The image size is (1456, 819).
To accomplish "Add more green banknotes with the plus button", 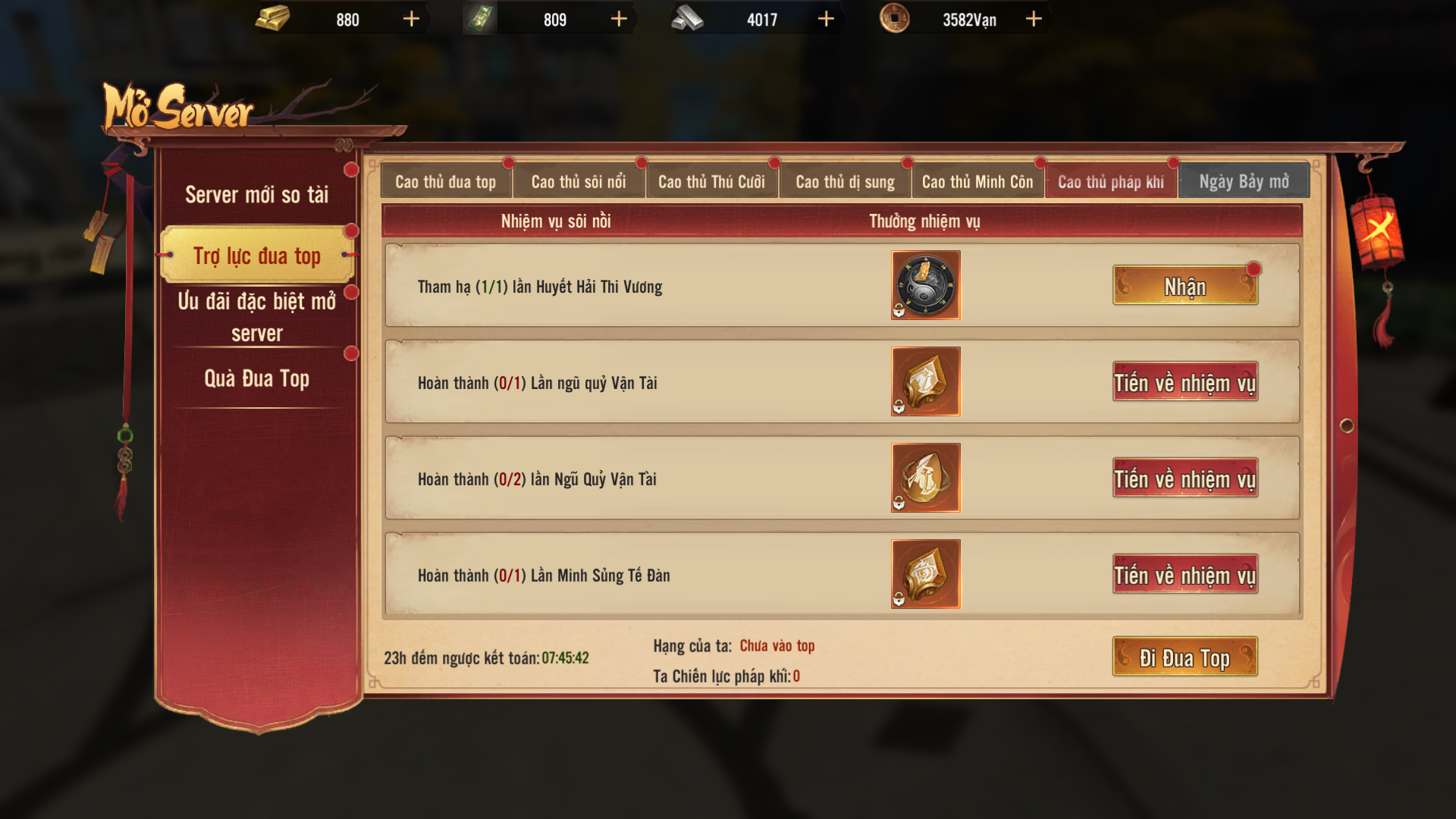I will coord(619,19).
